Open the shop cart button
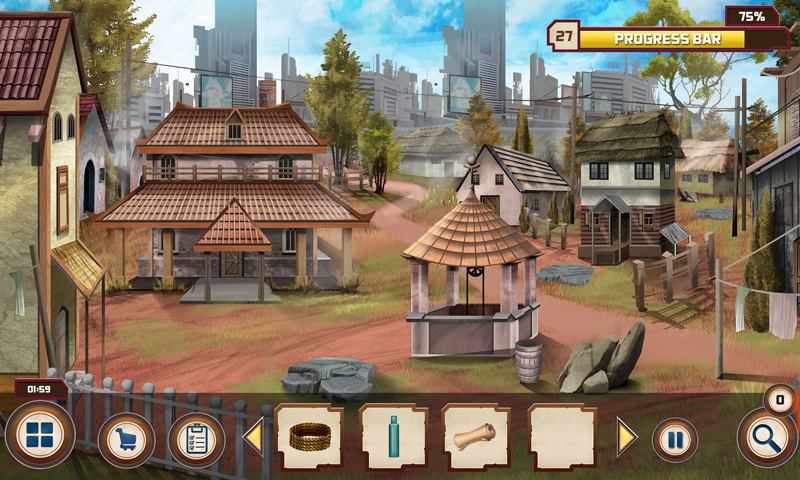This screenshot has width=800, height=480. click(126, 440)
